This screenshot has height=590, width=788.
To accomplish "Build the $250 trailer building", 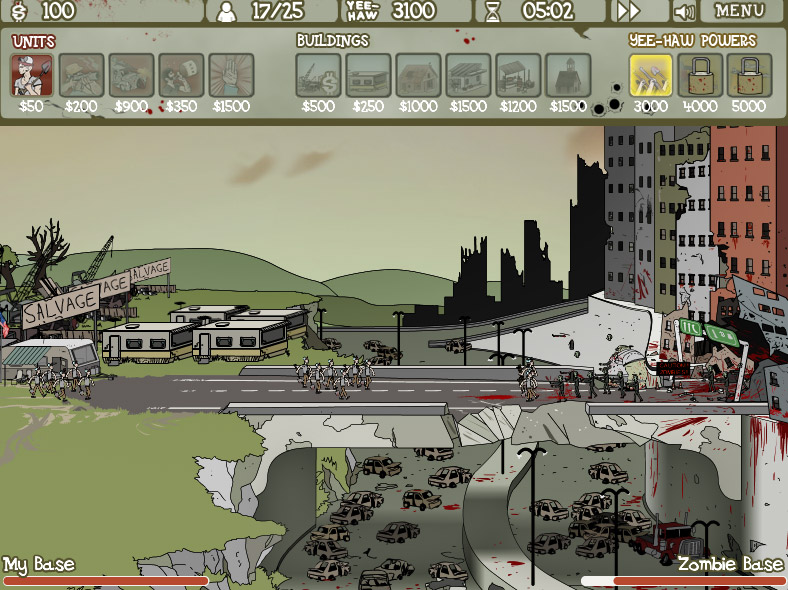I will pos(368,75).
